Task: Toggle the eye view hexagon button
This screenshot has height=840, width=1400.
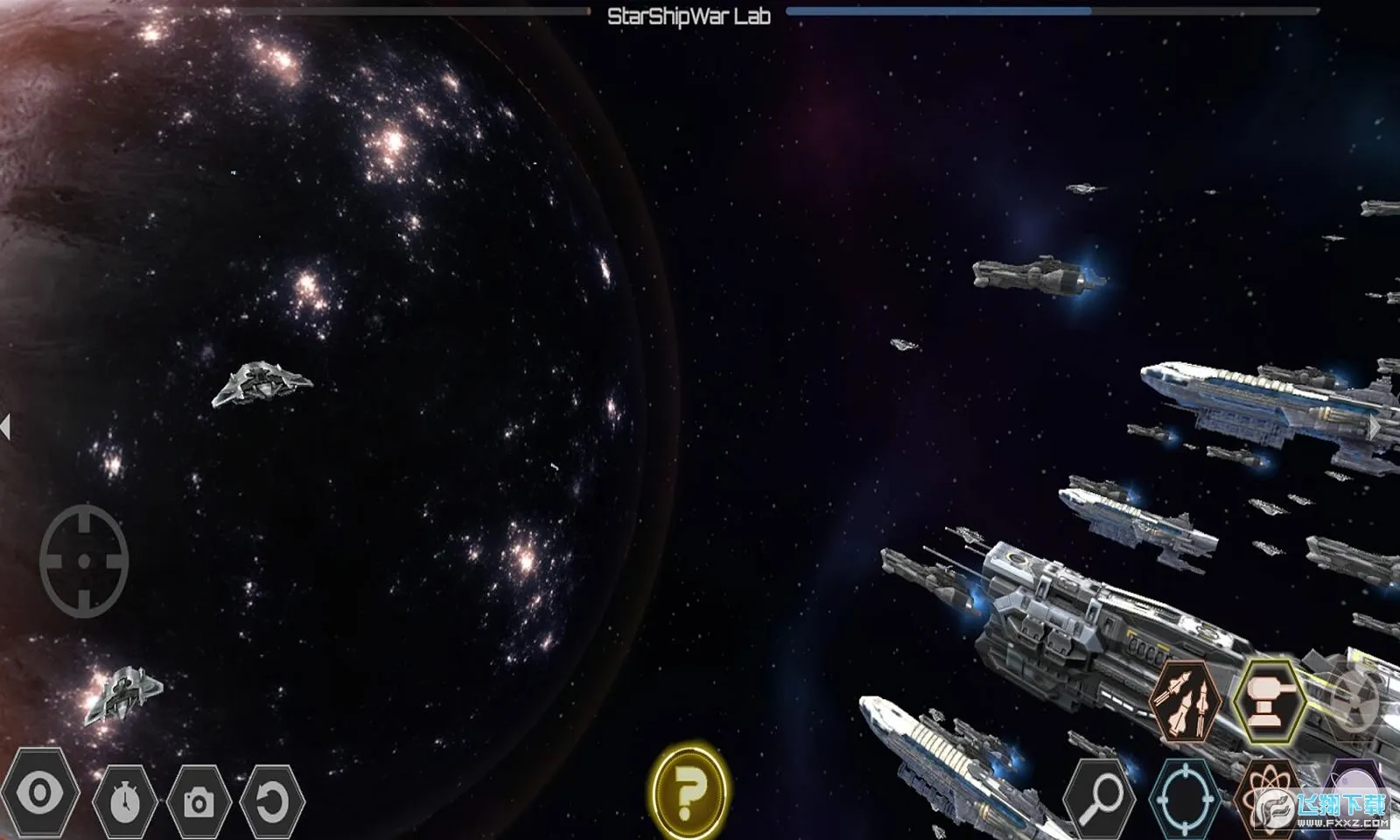Action: pyautogui.click(x=40, y=794)
